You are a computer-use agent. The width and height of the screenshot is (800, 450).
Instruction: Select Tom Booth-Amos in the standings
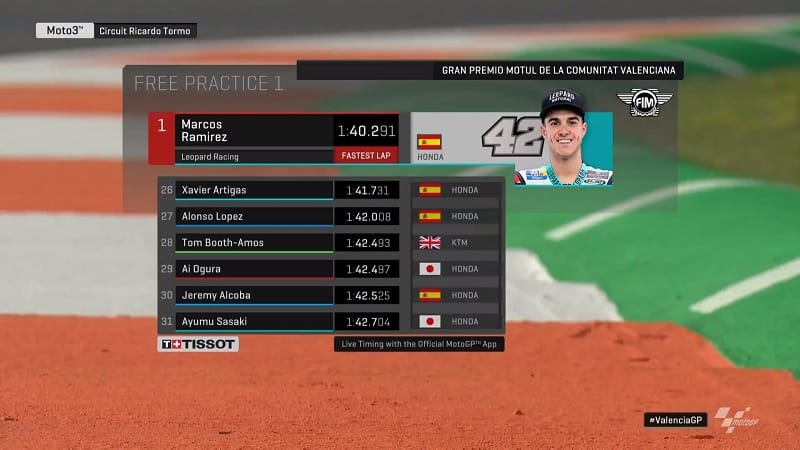255,243
